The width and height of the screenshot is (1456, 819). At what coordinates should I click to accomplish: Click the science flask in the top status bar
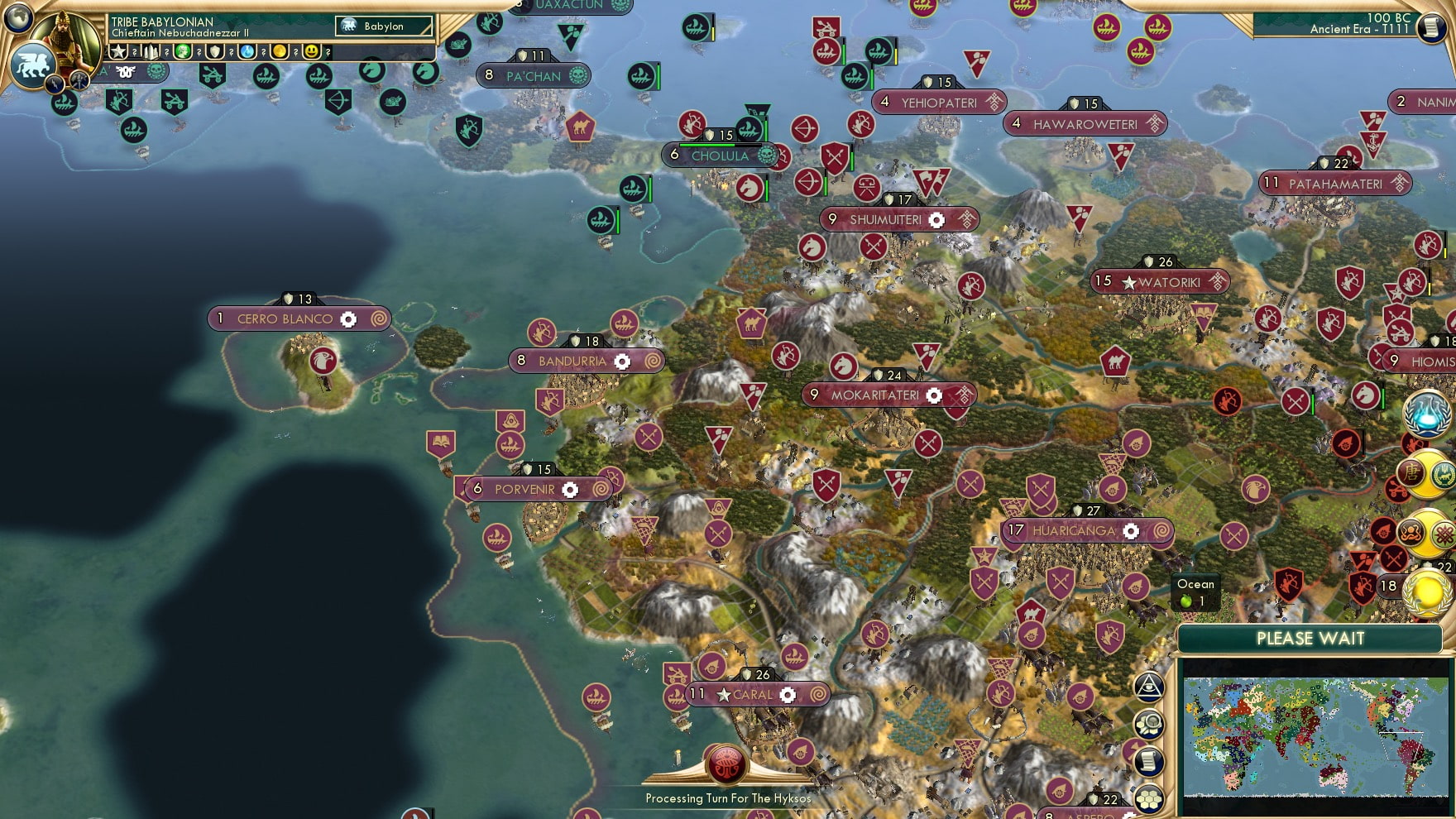247,51
